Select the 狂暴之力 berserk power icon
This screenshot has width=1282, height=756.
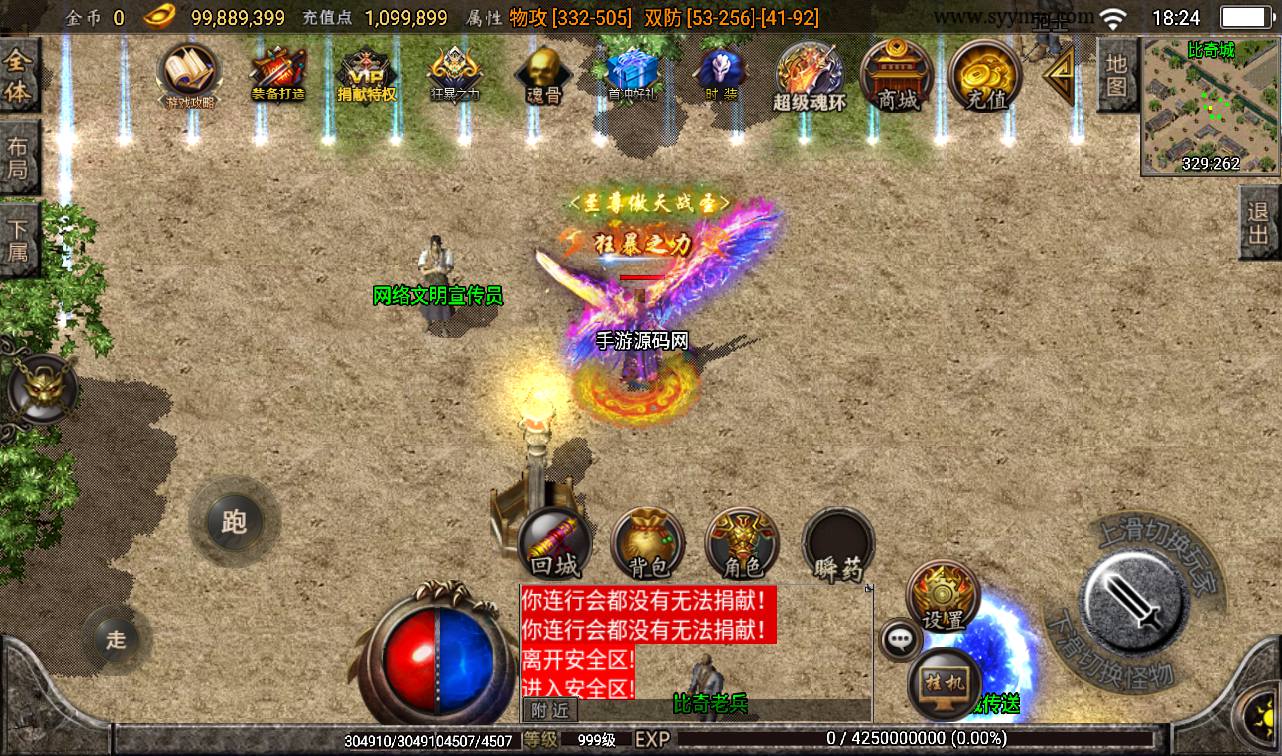(x=454, y=74)
